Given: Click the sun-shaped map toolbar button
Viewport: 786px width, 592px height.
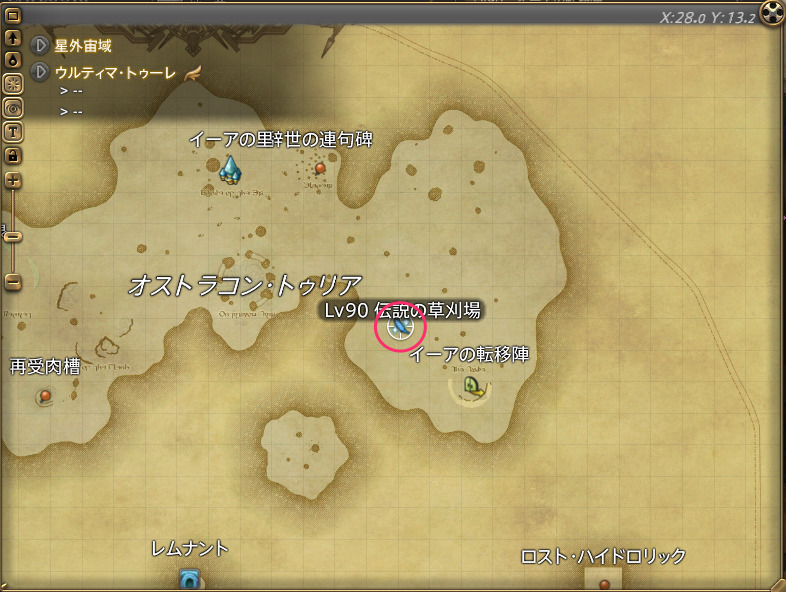Looking at the screenshot, I should point(13,83).
